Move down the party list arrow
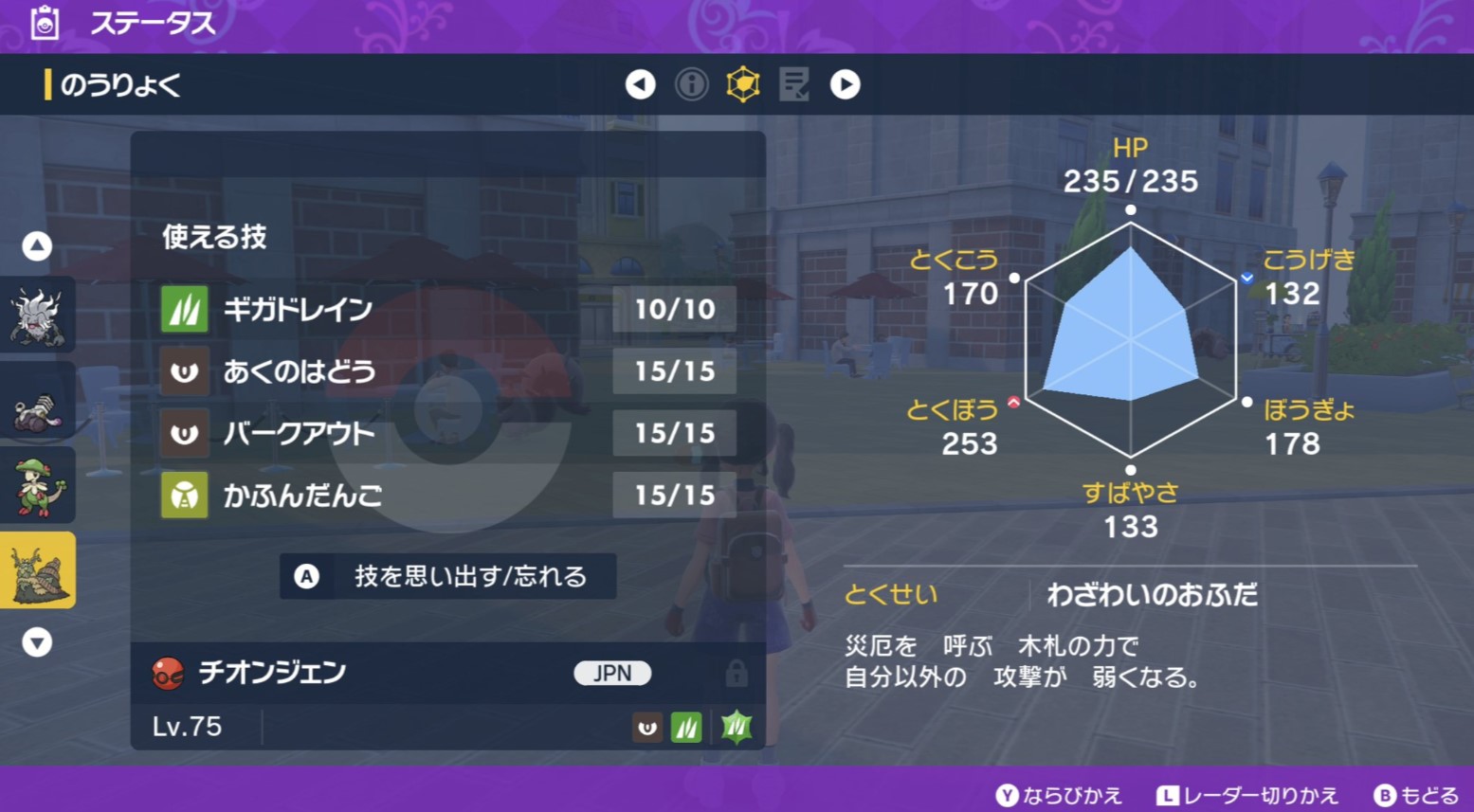The width and height of the screenshot is (1474, 812). point(37,643)
